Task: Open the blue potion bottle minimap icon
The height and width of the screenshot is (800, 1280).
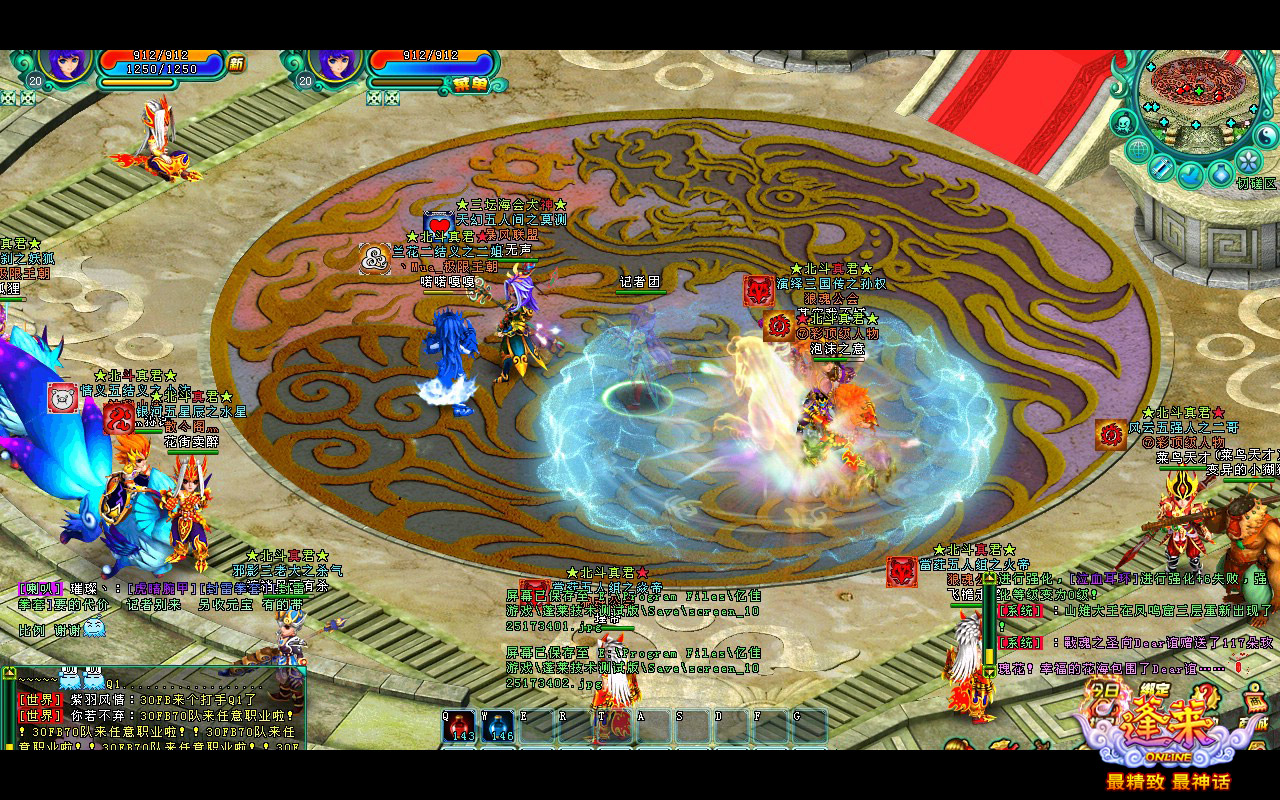Action: [1220, 174]
